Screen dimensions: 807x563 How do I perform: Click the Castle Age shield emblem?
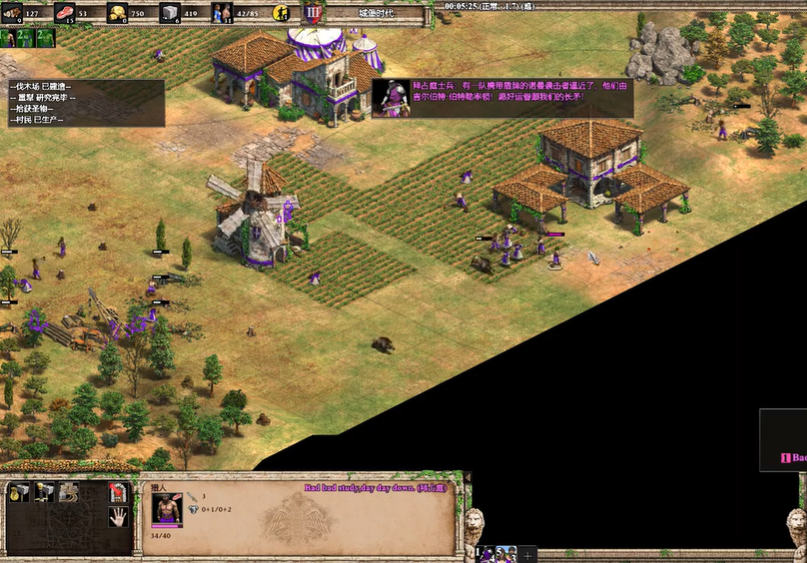point(313,13)
